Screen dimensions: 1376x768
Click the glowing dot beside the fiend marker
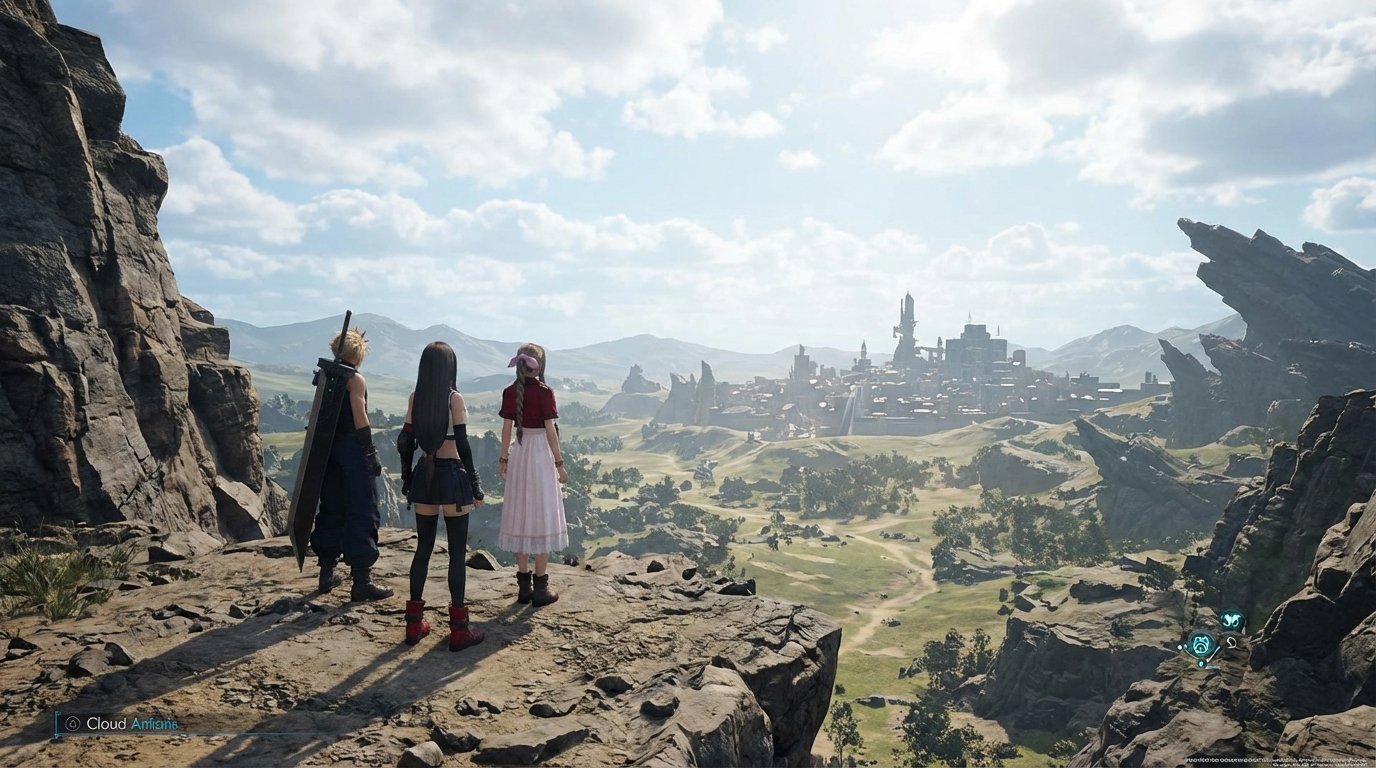point(1180,646)
